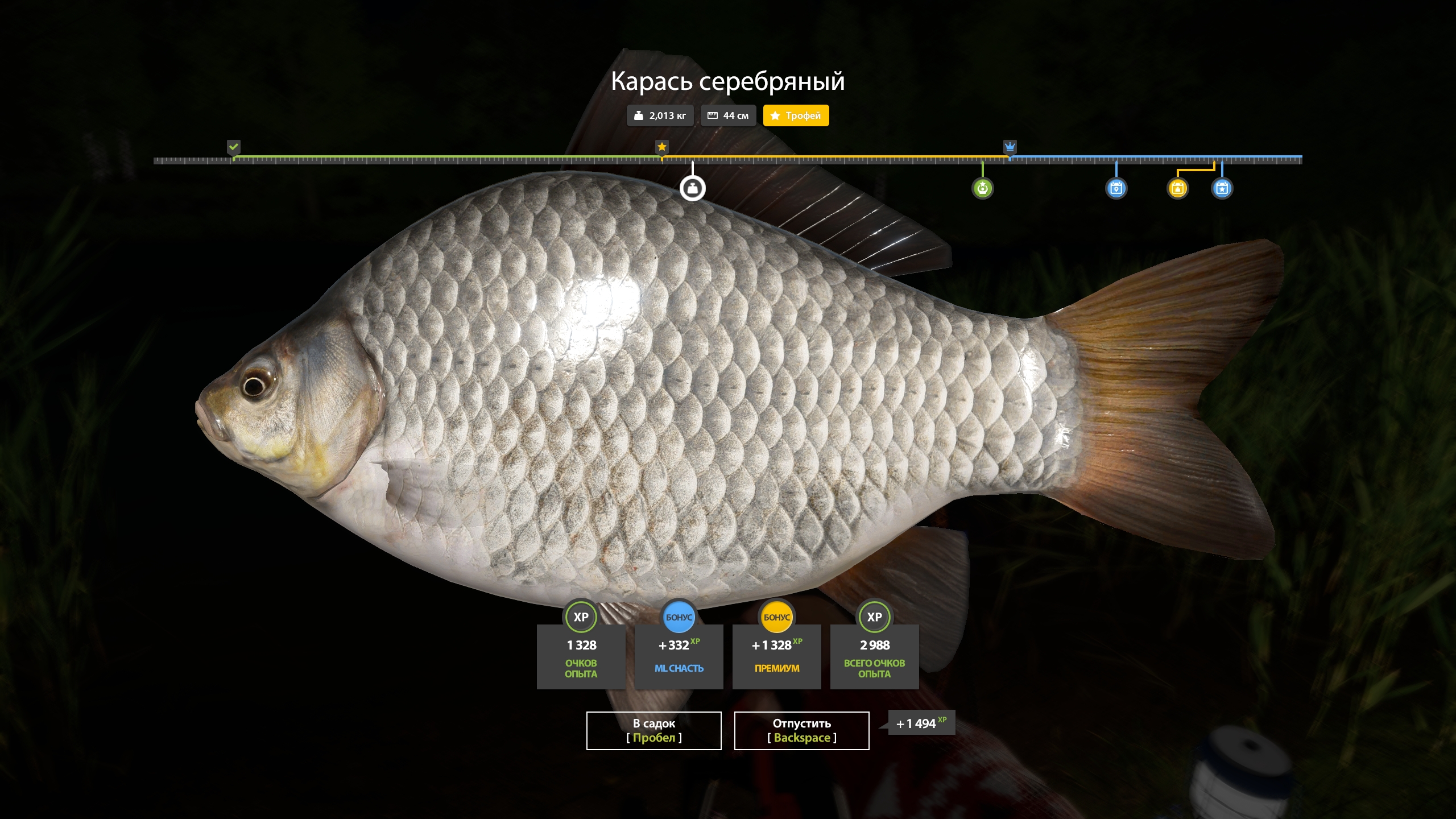
Task: Release the fish with the Отпустить button
Action: [801, 730]
